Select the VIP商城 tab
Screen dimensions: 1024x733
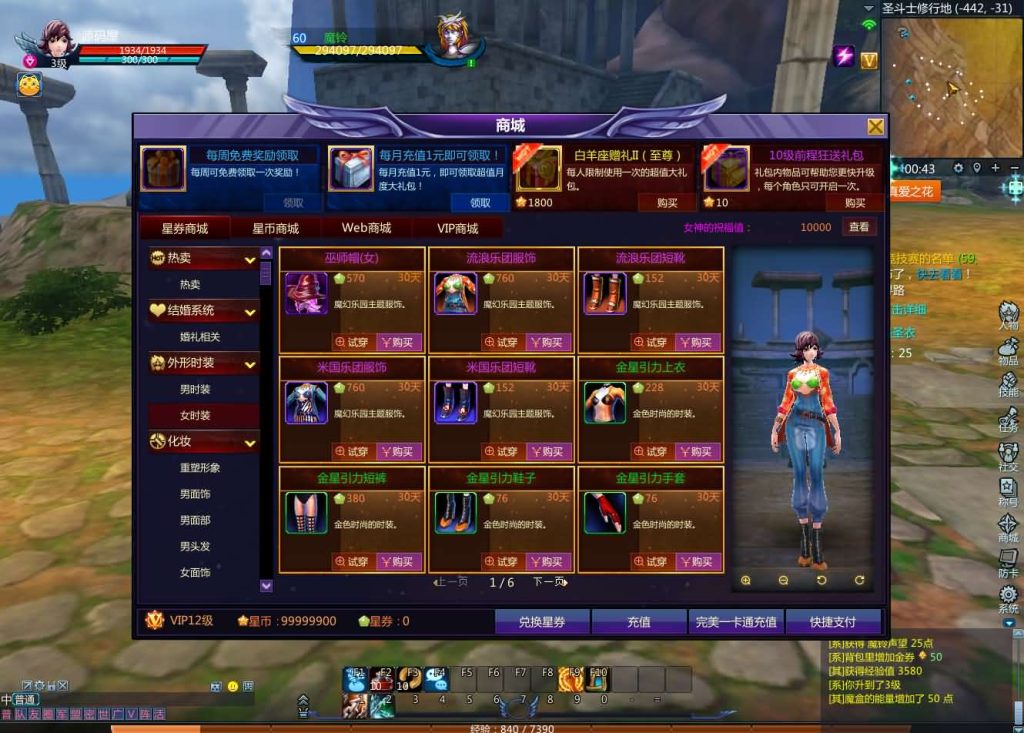point(458,228)
